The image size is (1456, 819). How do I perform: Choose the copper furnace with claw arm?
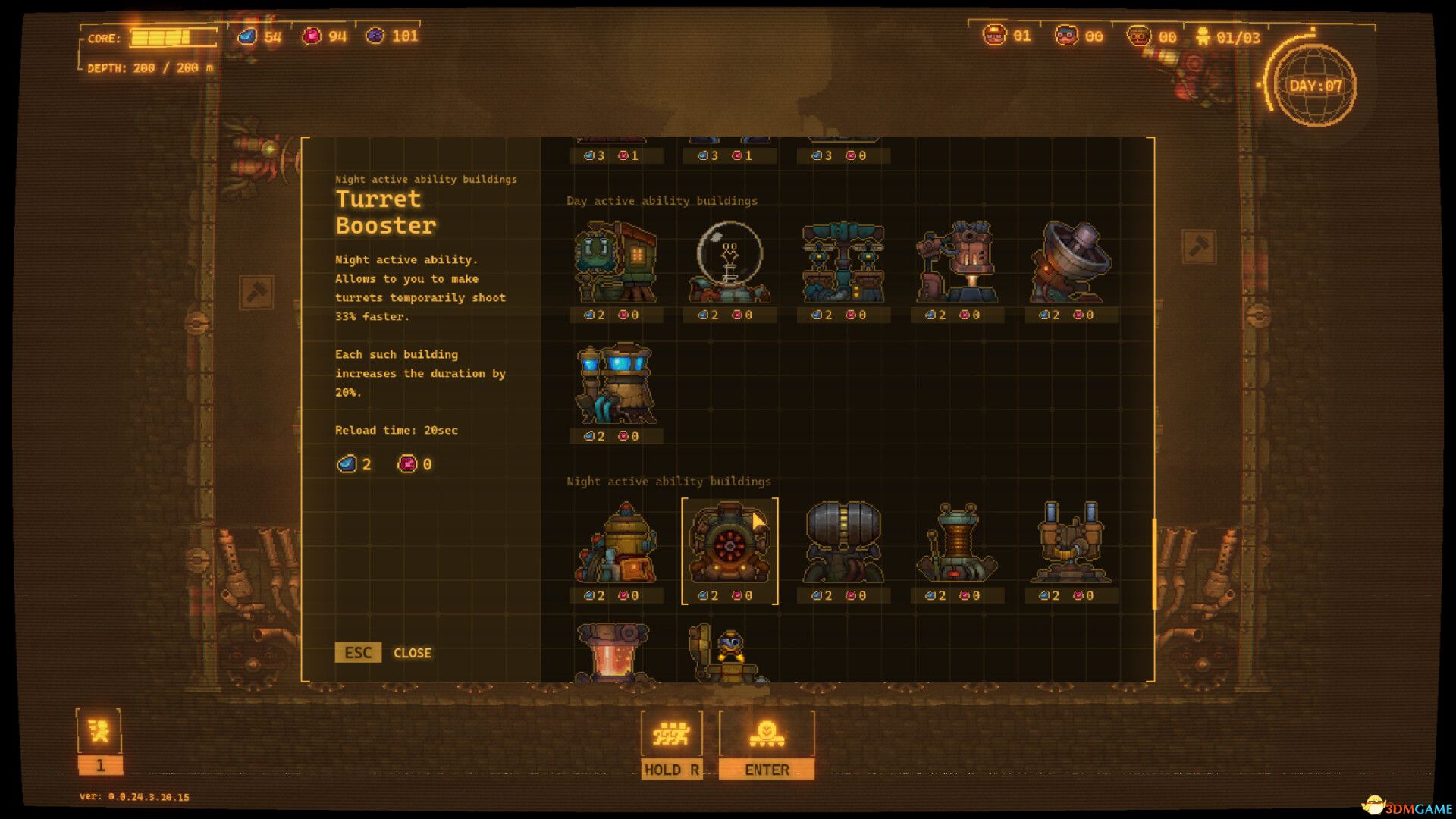[x=957, y=262]
